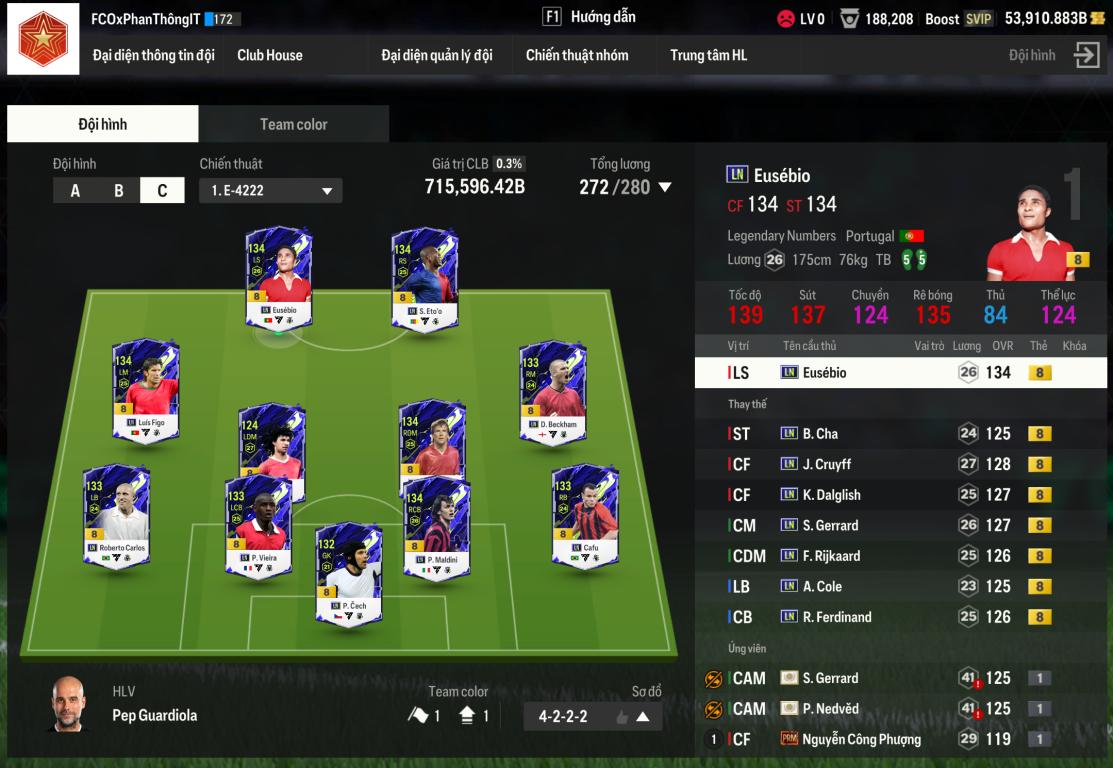
Task: Open Club House menu
Action: click(269, 55)
